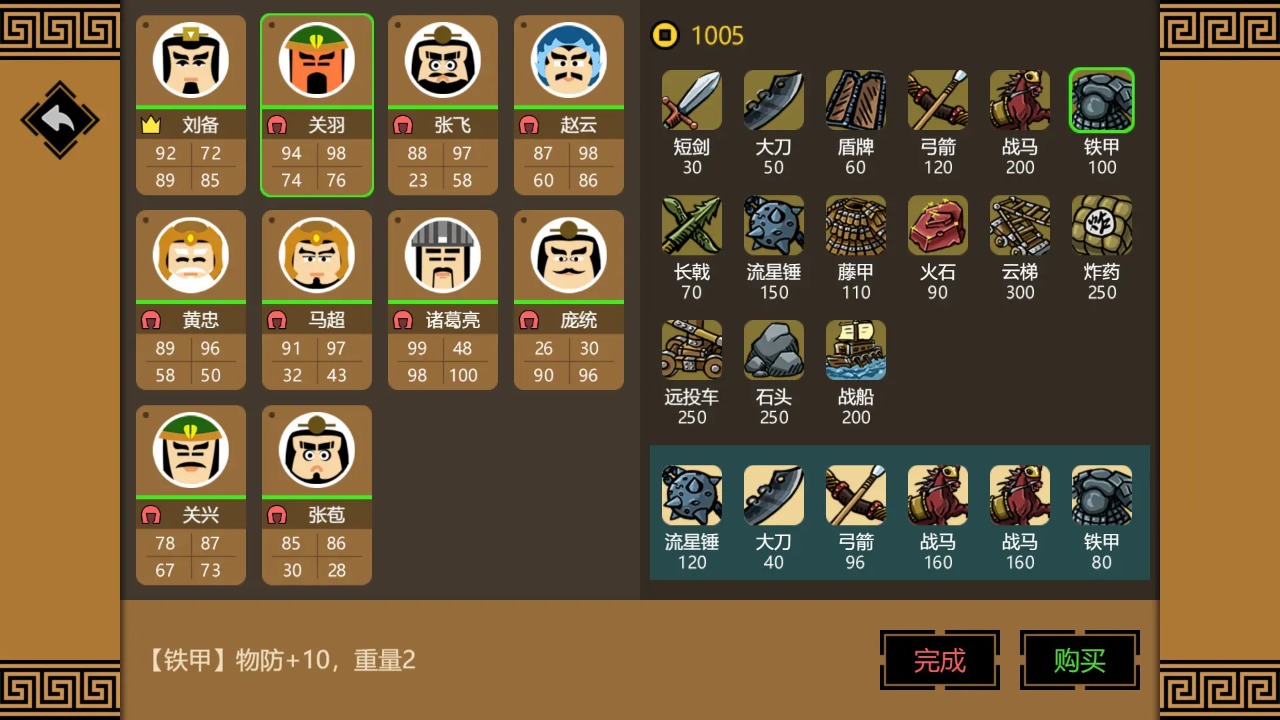1280x720 pixels.
Task: Select the 炸药 explosives item
Action: coord(1101,225)
